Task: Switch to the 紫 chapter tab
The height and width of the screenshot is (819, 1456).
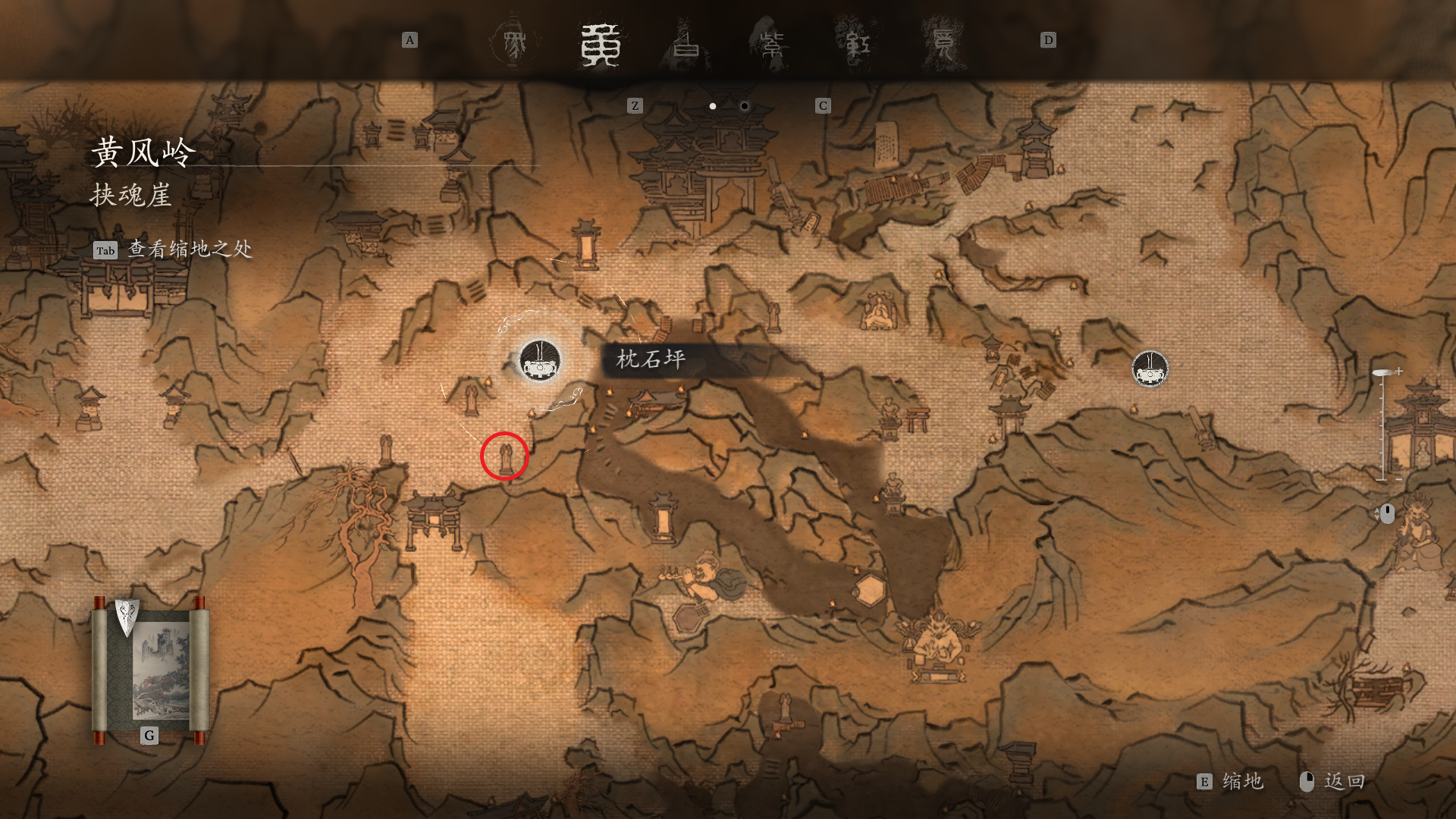Action: pos(772,44)
